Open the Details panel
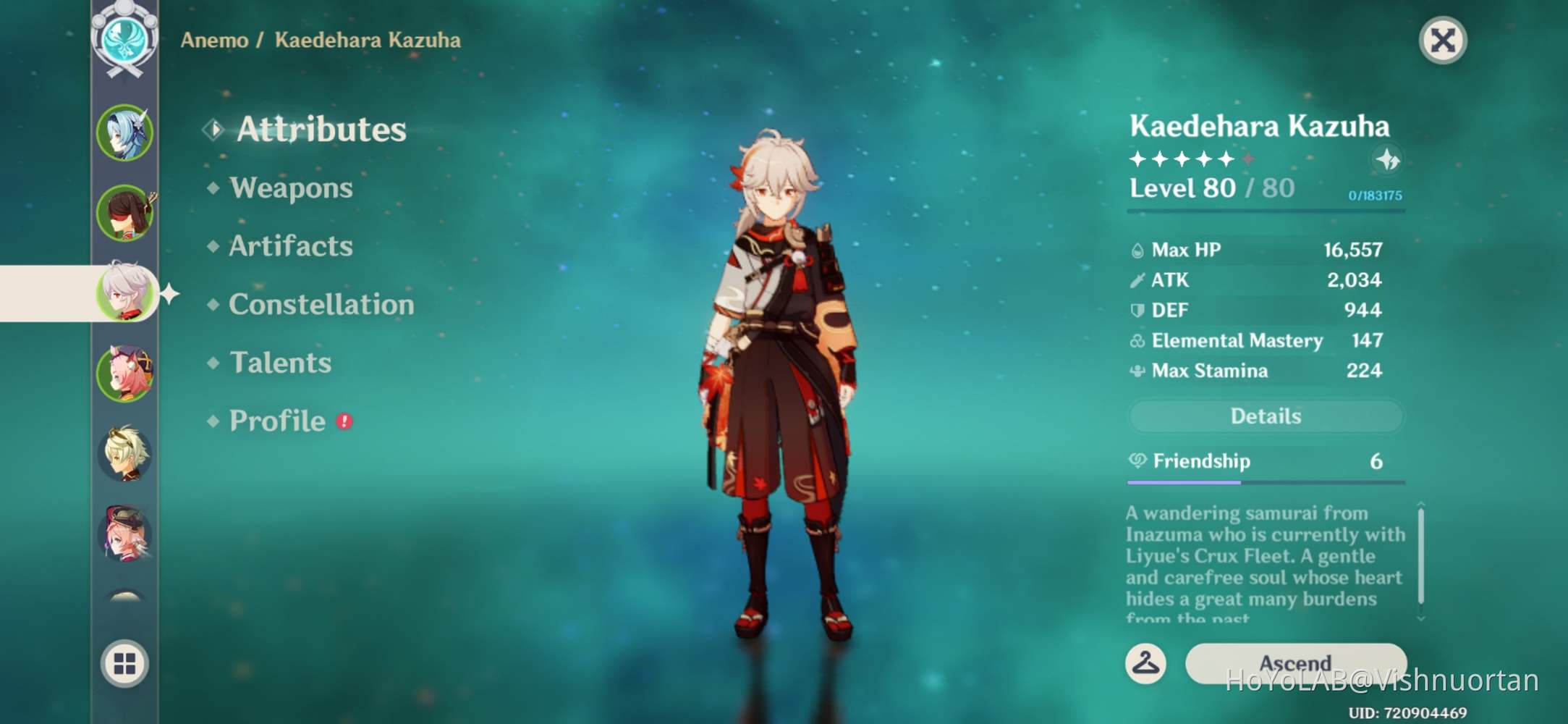Image resolution: width=1568 pixels, height=724 pixels. (1265, 416)
